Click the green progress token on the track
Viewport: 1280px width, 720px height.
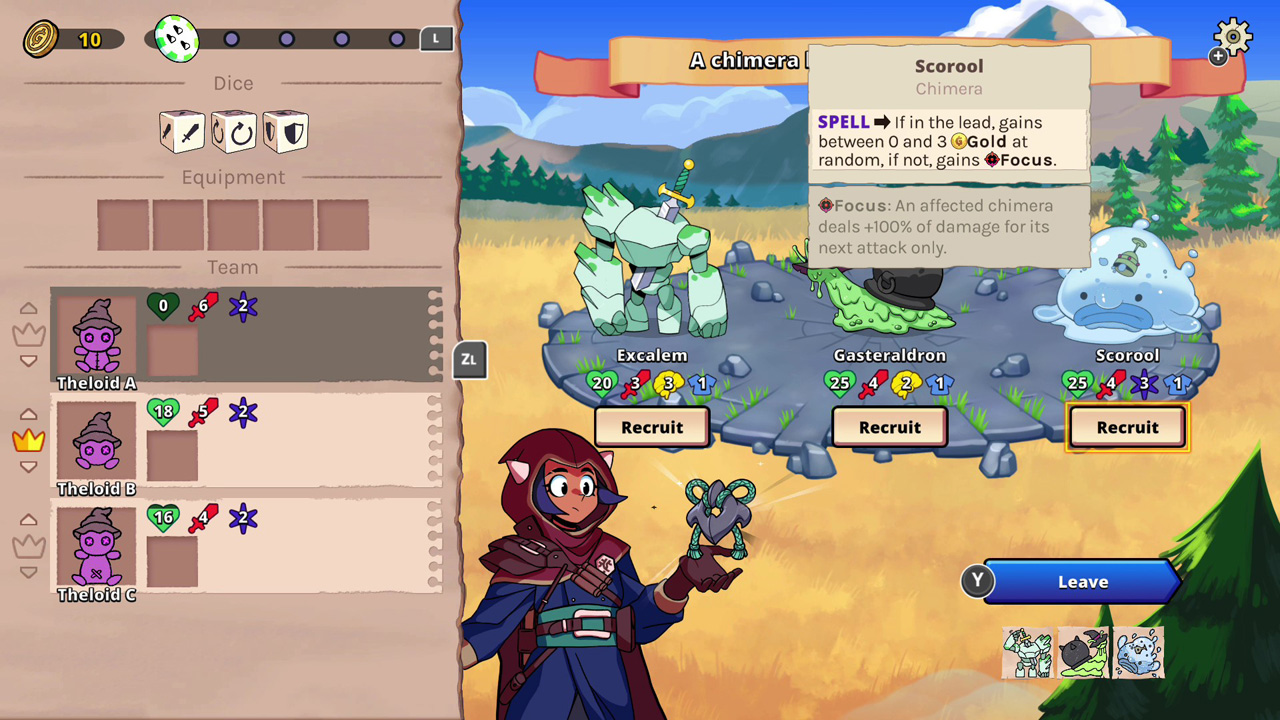176,37
